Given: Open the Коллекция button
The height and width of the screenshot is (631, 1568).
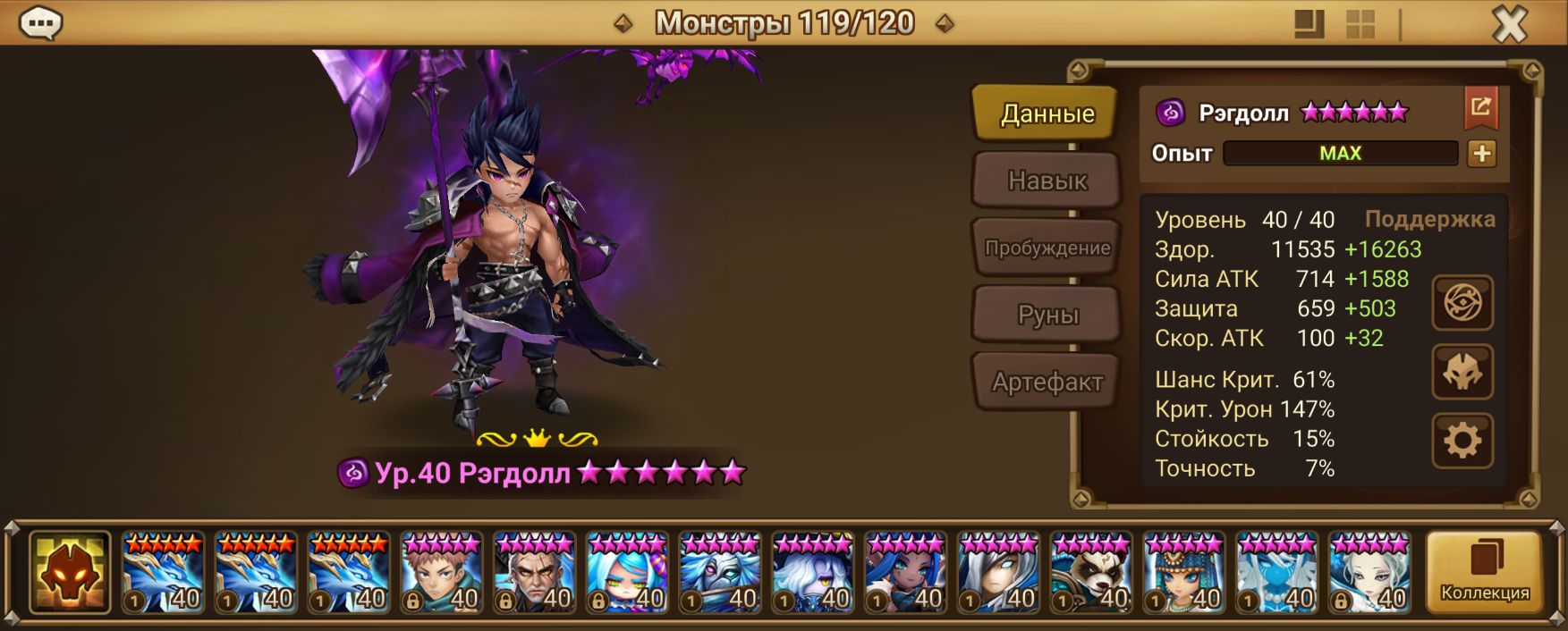Looking at the screenshot, I should [x=1484, y=573].
